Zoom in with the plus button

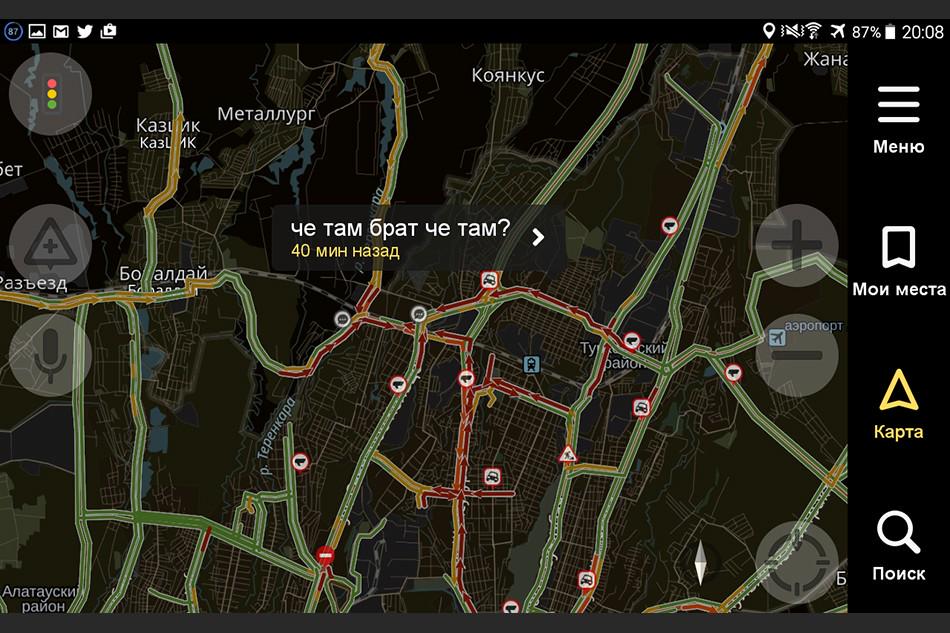[x=796, y=245]
